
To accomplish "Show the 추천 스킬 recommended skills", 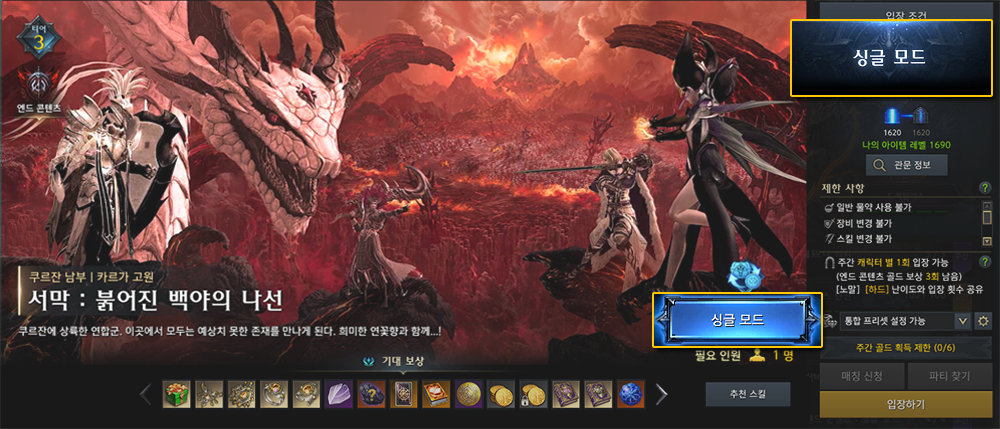I will [747, 394].
